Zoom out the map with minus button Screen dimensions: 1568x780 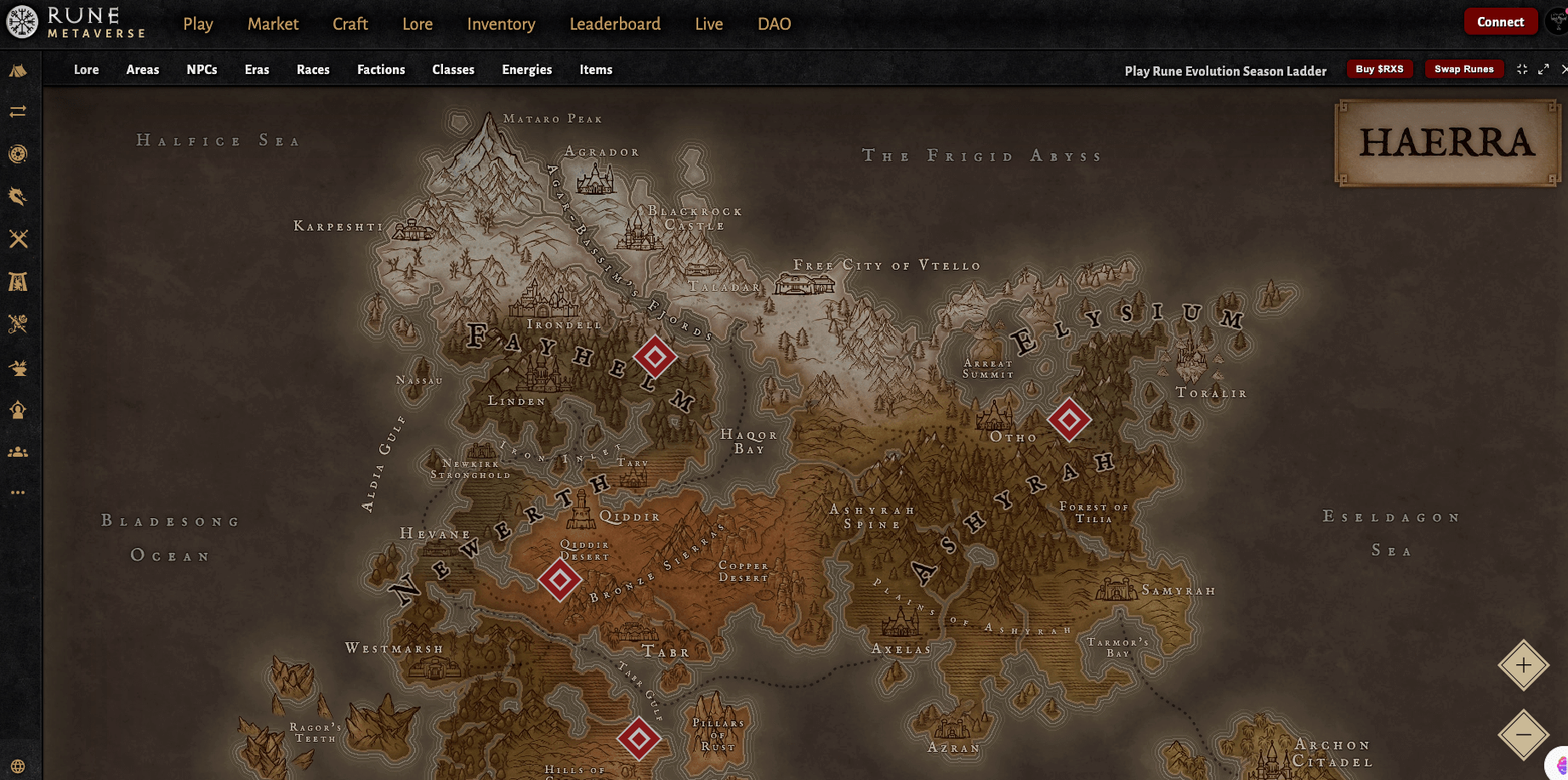1523,734
